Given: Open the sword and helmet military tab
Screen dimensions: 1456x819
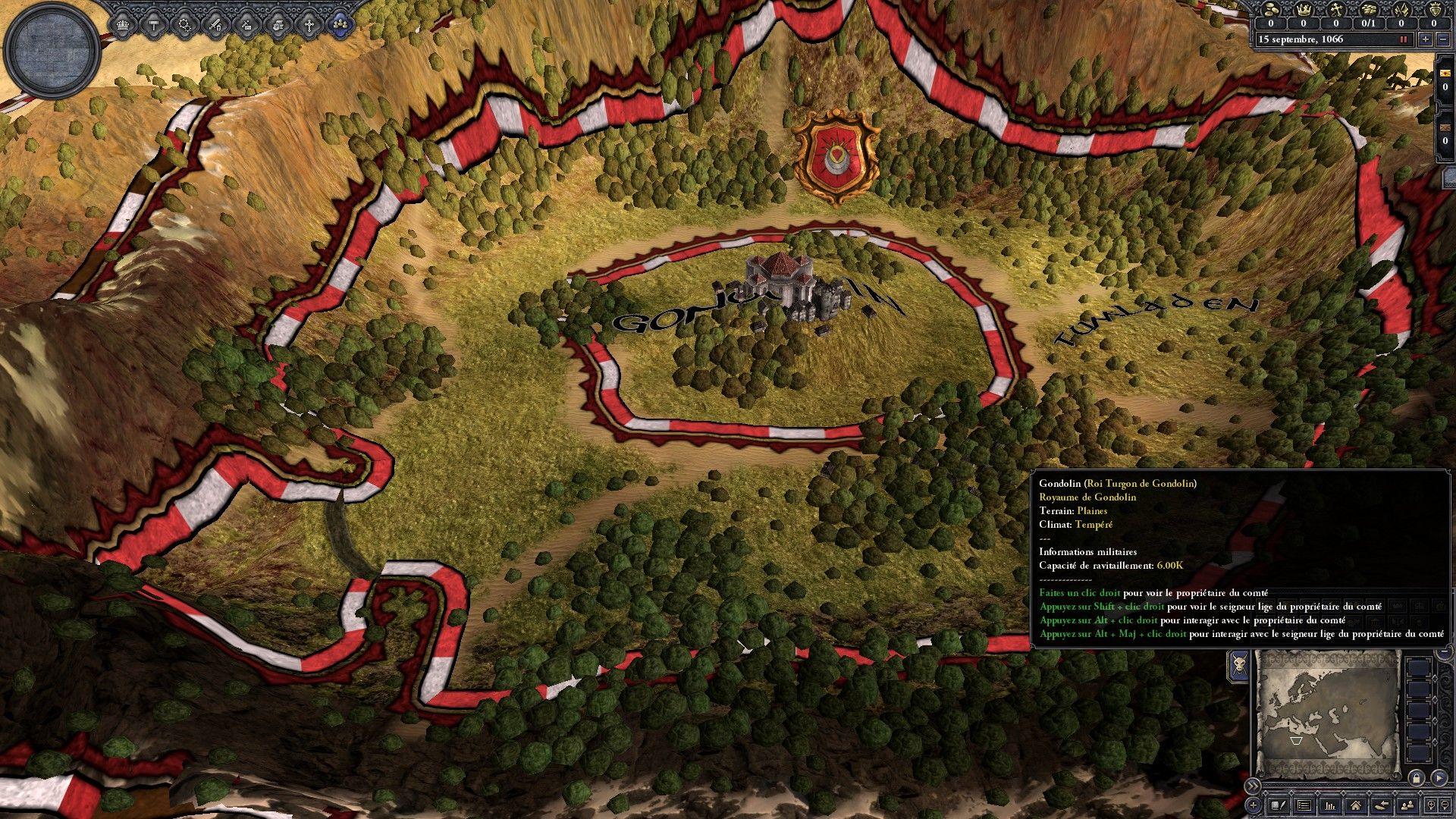Looking at the screenshot, I should pyautogui.click(x=216, y=24).
